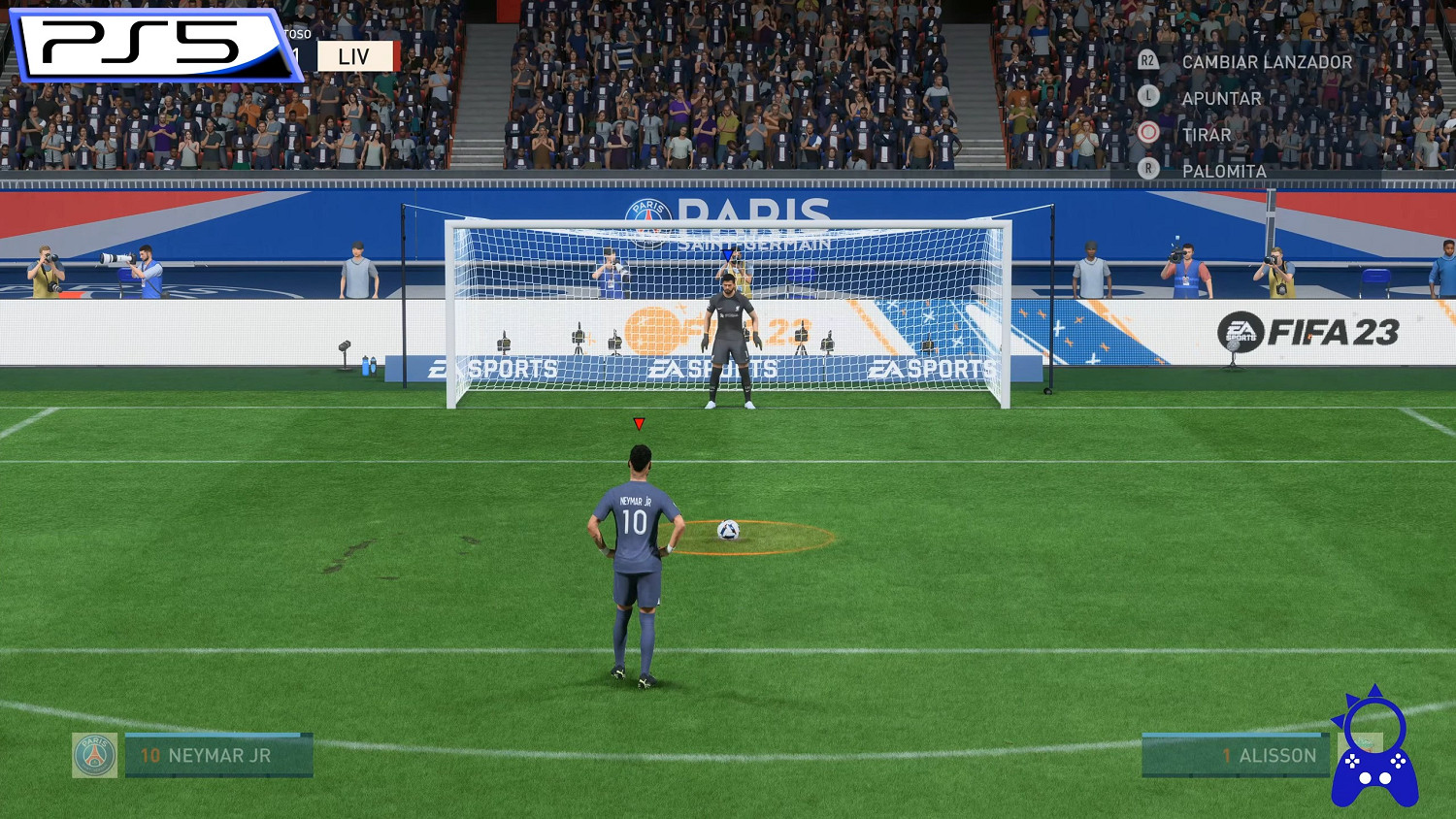This screenshot has height=819, width=1456.
Task: Click the R2 Cambiar Lanzador button icon
Action: pos(1151,61)
